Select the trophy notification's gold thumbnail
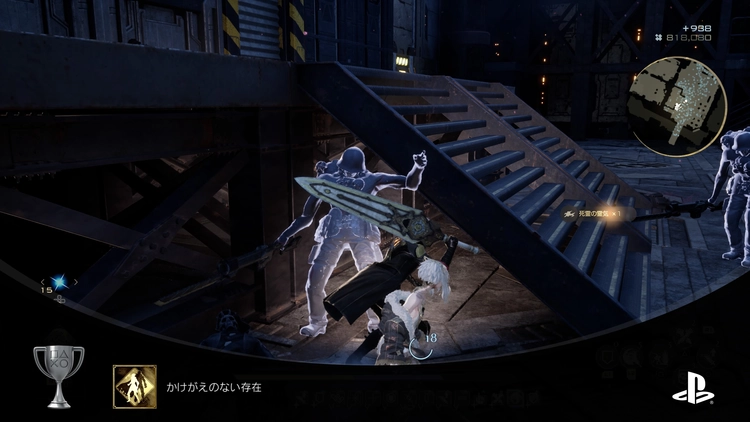 pyautogui.click(x=133, y=383)
